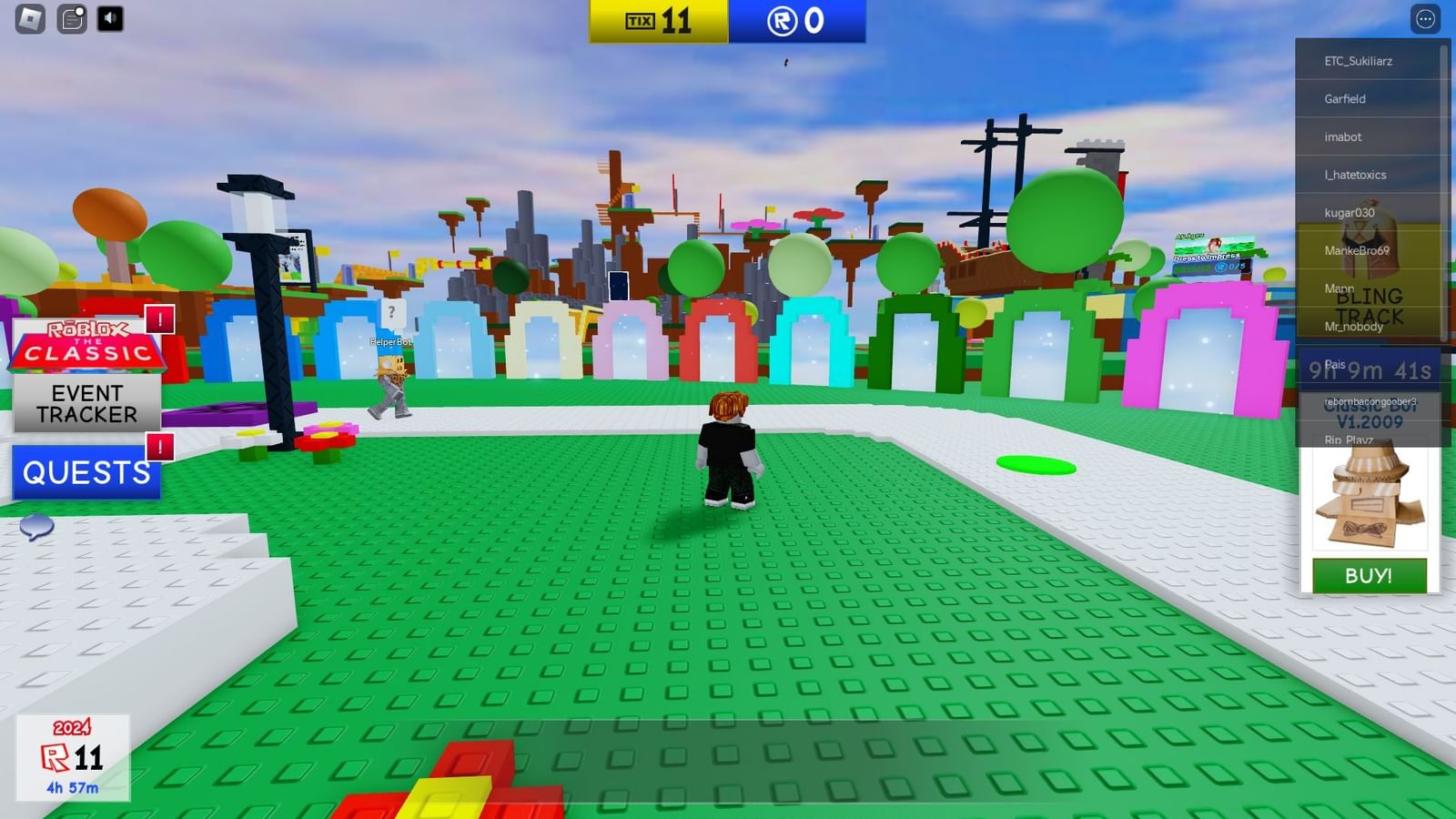1456x819 pixels.
Task: Toggle the BLING TRACK event panel
Action: [1370, 306]
